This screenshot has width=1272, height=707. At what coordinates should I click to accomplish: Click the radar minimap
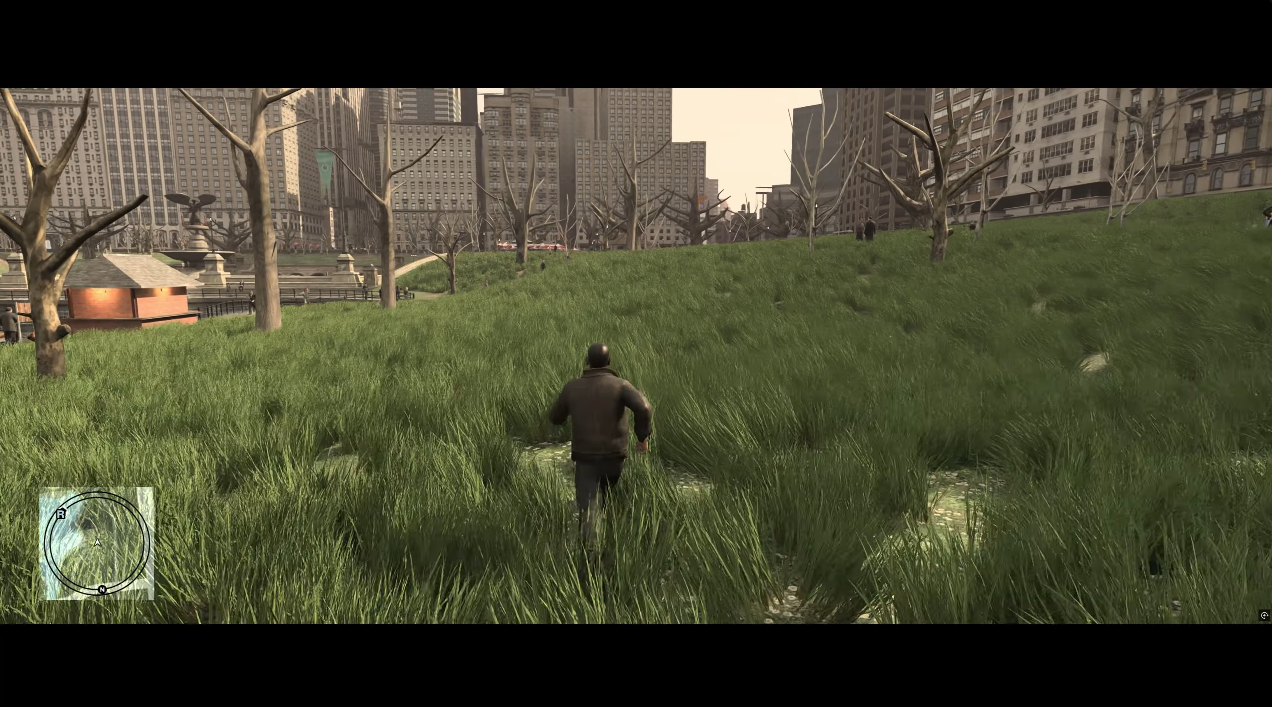pyautogui.click(x=97, y=543)
